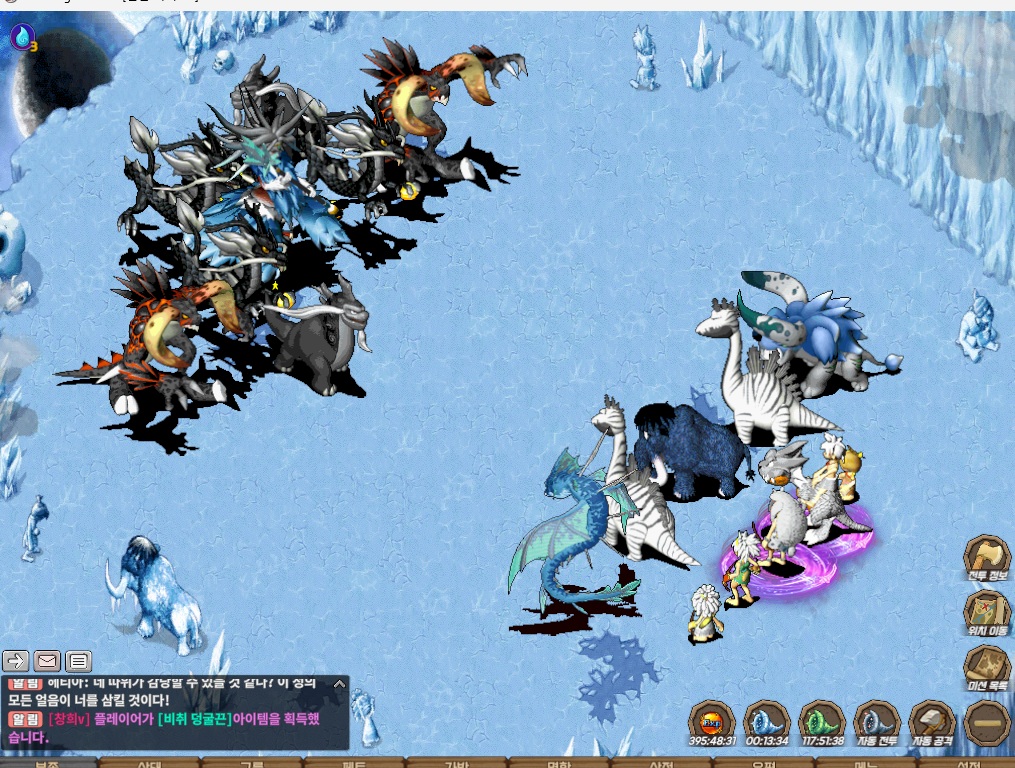The image size is (1015, 768).
Task: Click the blue horn buff icon
Action: click(767, 722)
